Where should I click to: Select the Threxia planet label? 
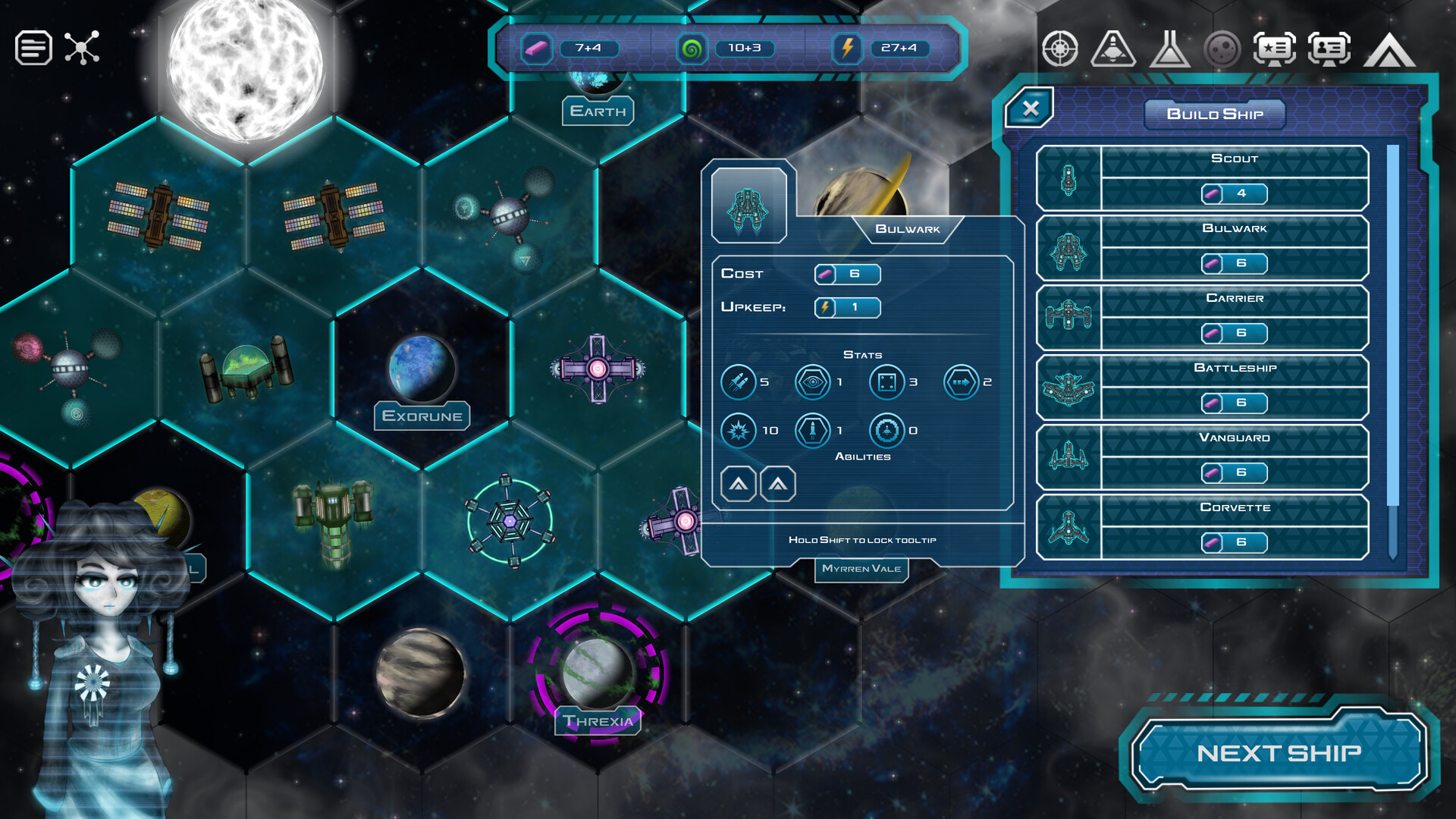pos(598,720)
